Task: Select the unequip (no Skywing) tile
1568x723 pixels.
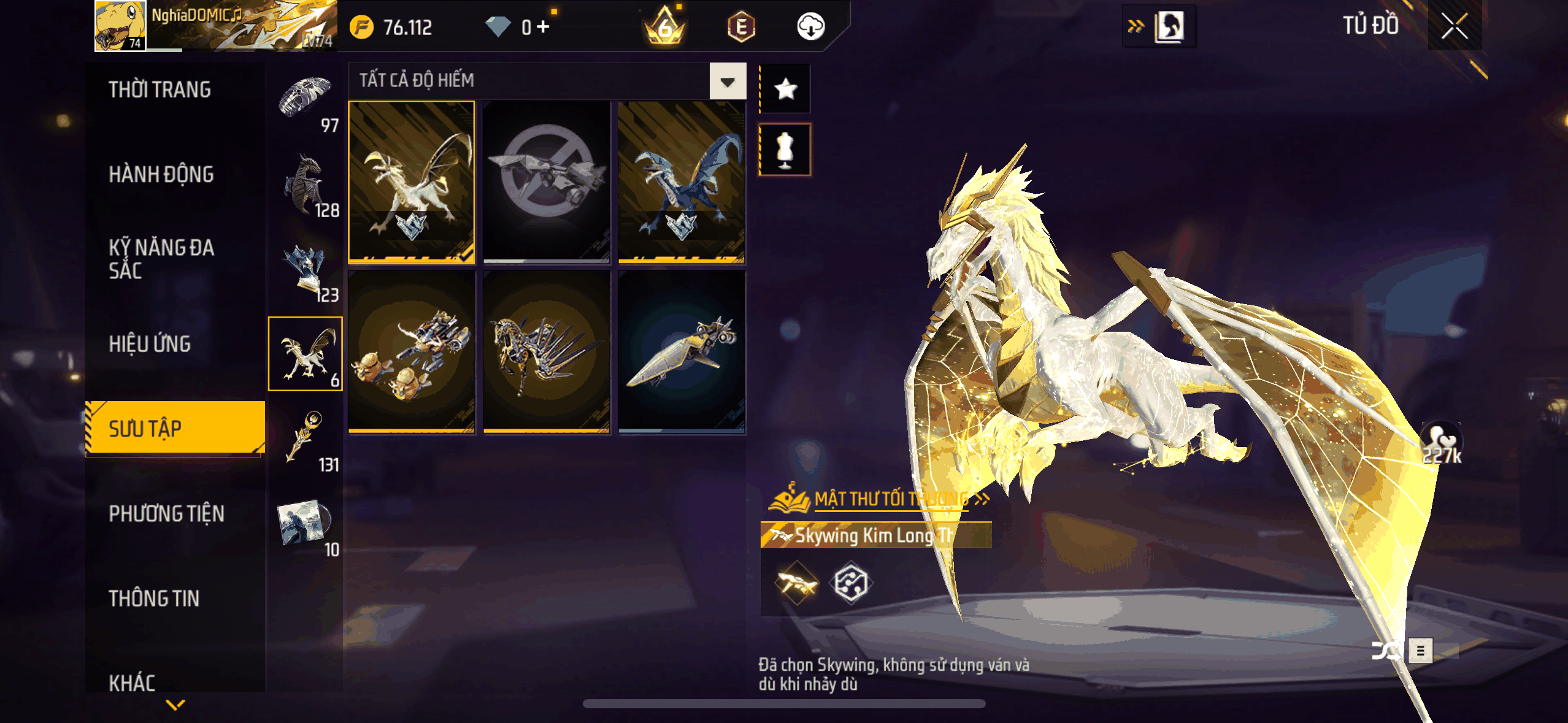Action: [546, 182]
